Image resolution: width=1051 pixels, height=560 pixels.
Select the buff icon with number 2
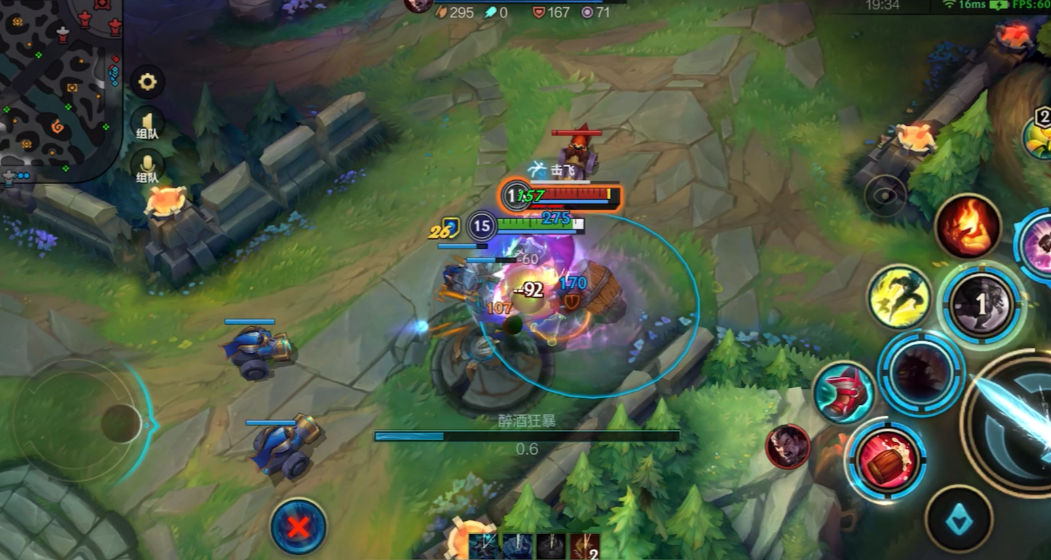pos(586,546)
